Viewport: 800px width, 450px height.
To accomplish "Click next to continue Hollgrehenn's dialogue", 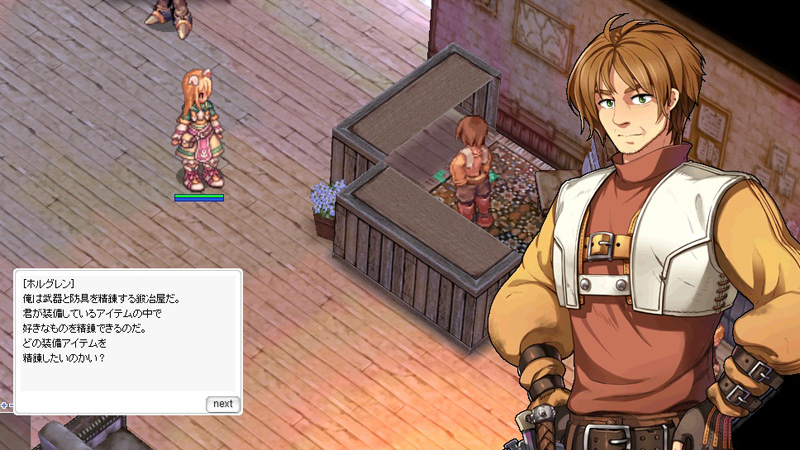I will [222, 404].
